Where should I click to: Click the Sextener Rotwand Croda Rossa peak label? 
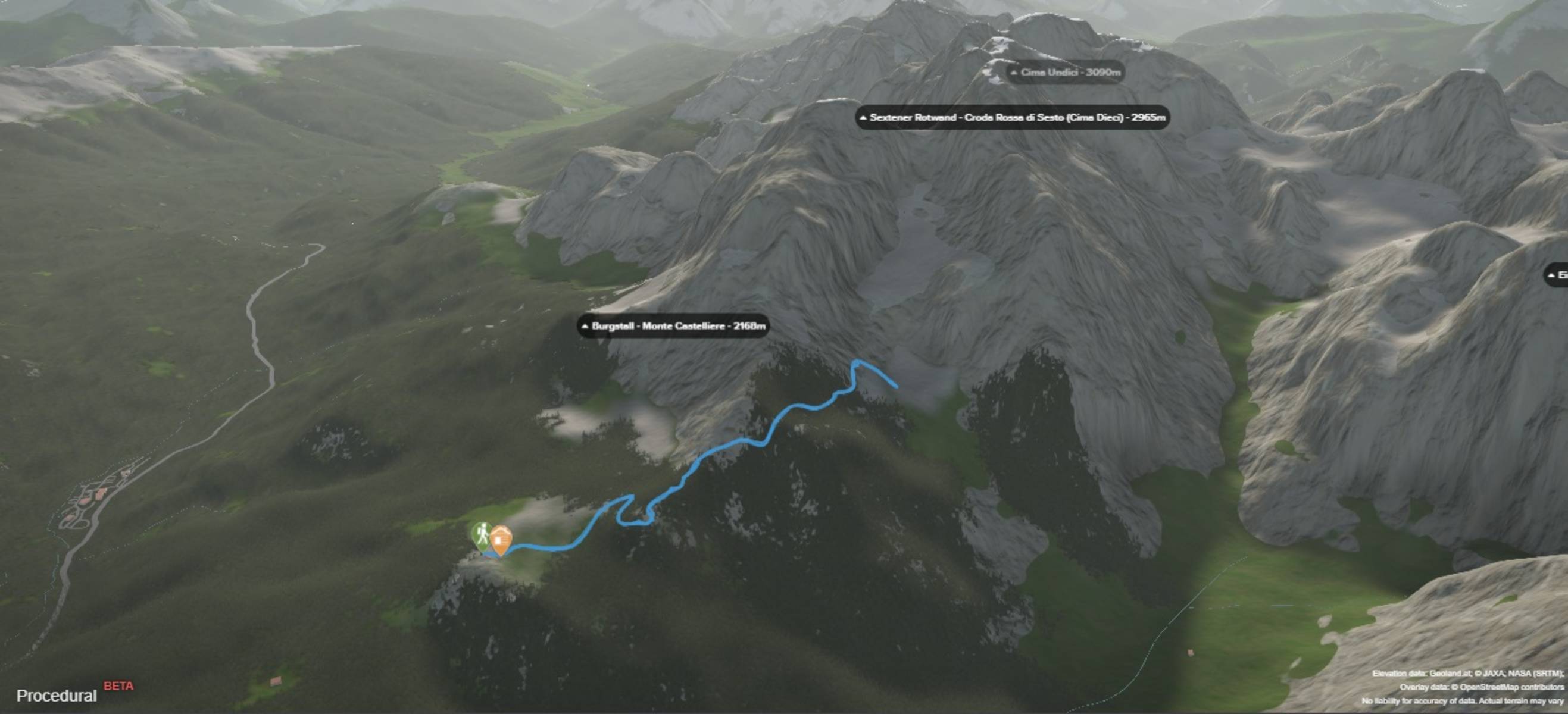tap(1012, 117)
